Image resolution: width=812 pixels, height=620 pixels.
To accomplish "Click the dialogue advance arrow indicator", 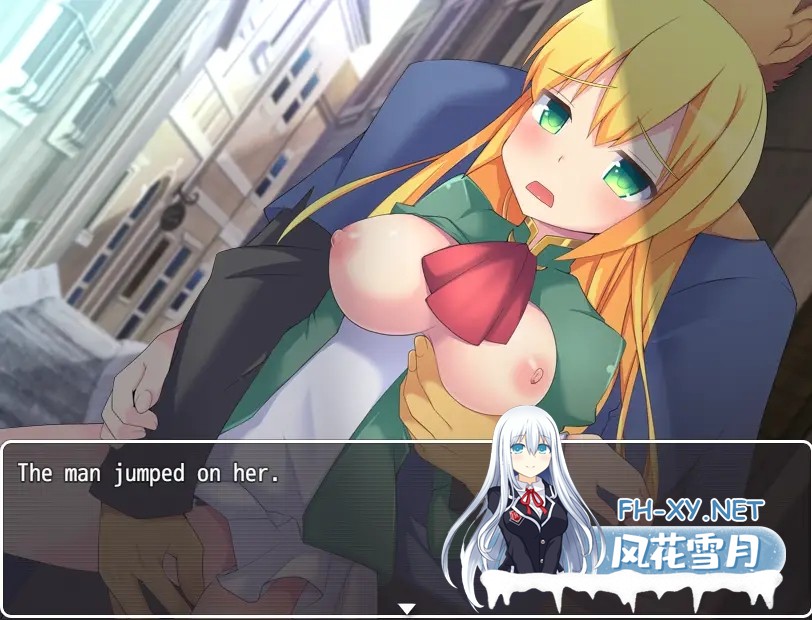I will pyautogui.click(x=406, y=608).
